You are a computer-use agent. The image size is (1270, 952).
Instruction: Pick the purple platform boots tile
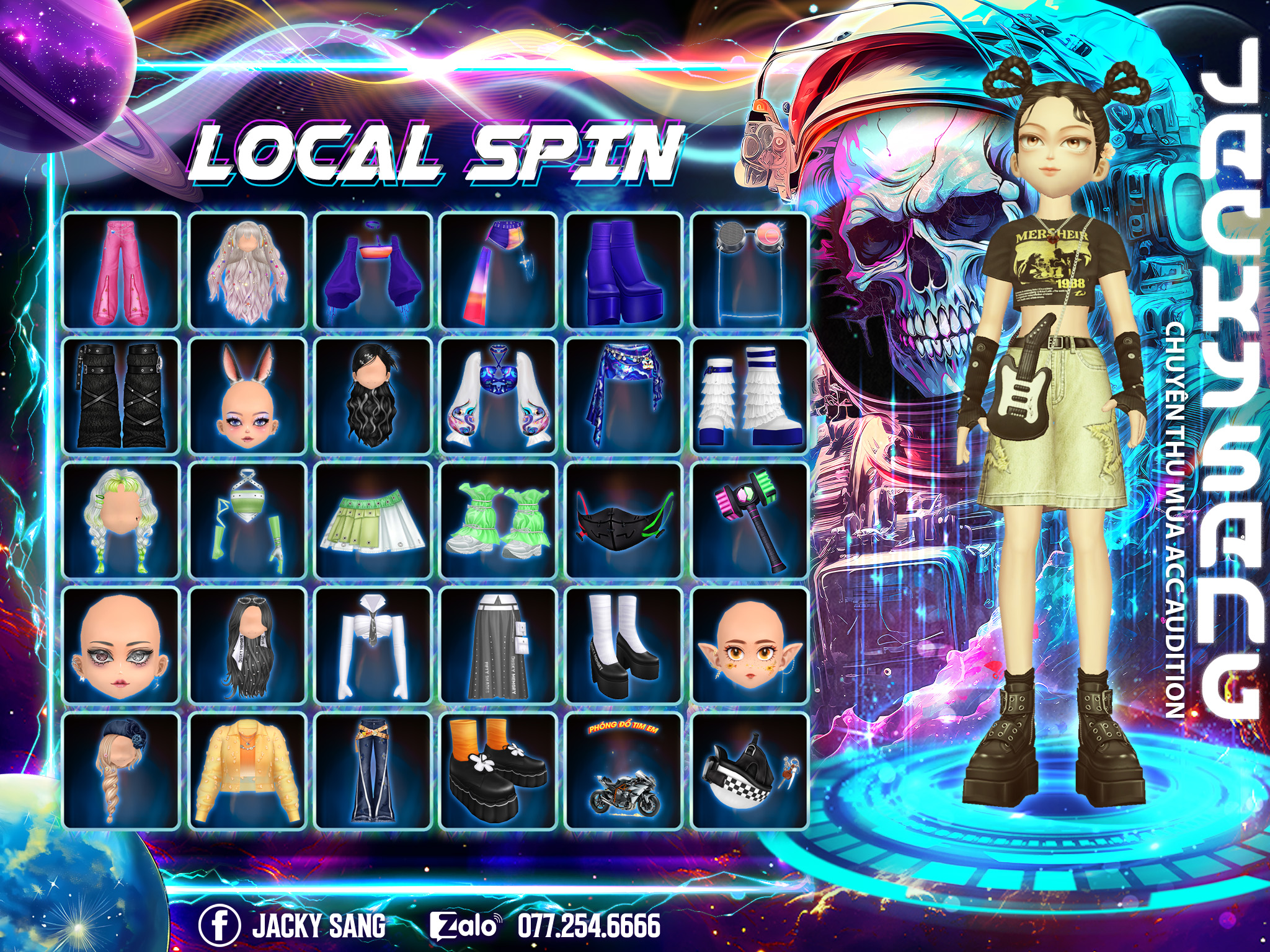(623, 271)
